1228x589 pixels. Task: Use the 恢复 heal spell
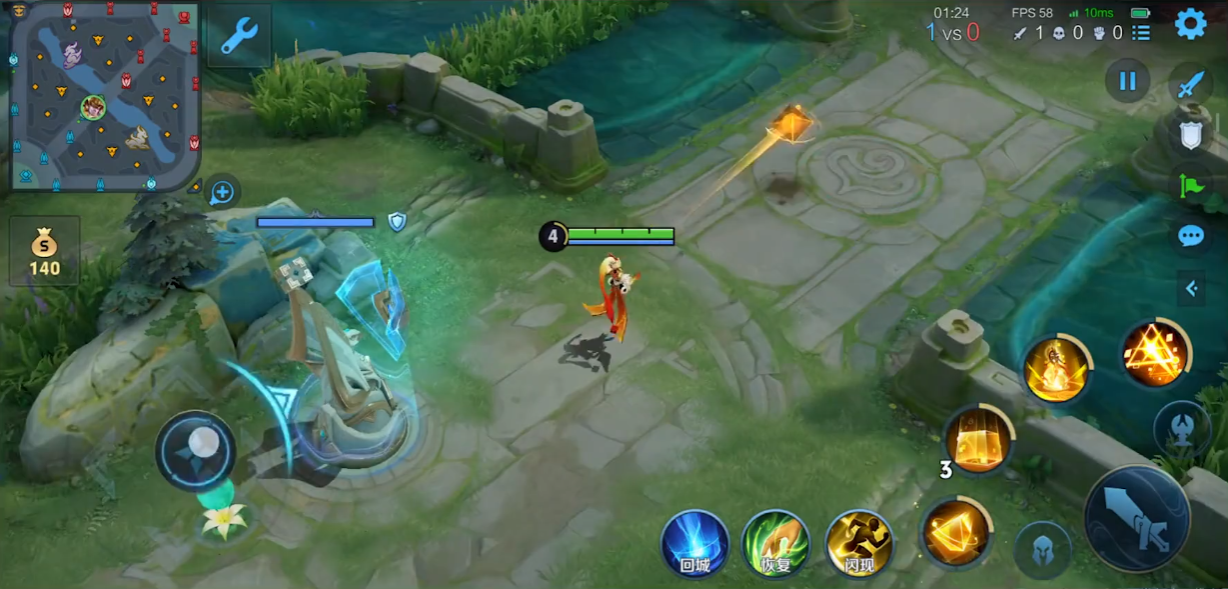coord(777,543)
